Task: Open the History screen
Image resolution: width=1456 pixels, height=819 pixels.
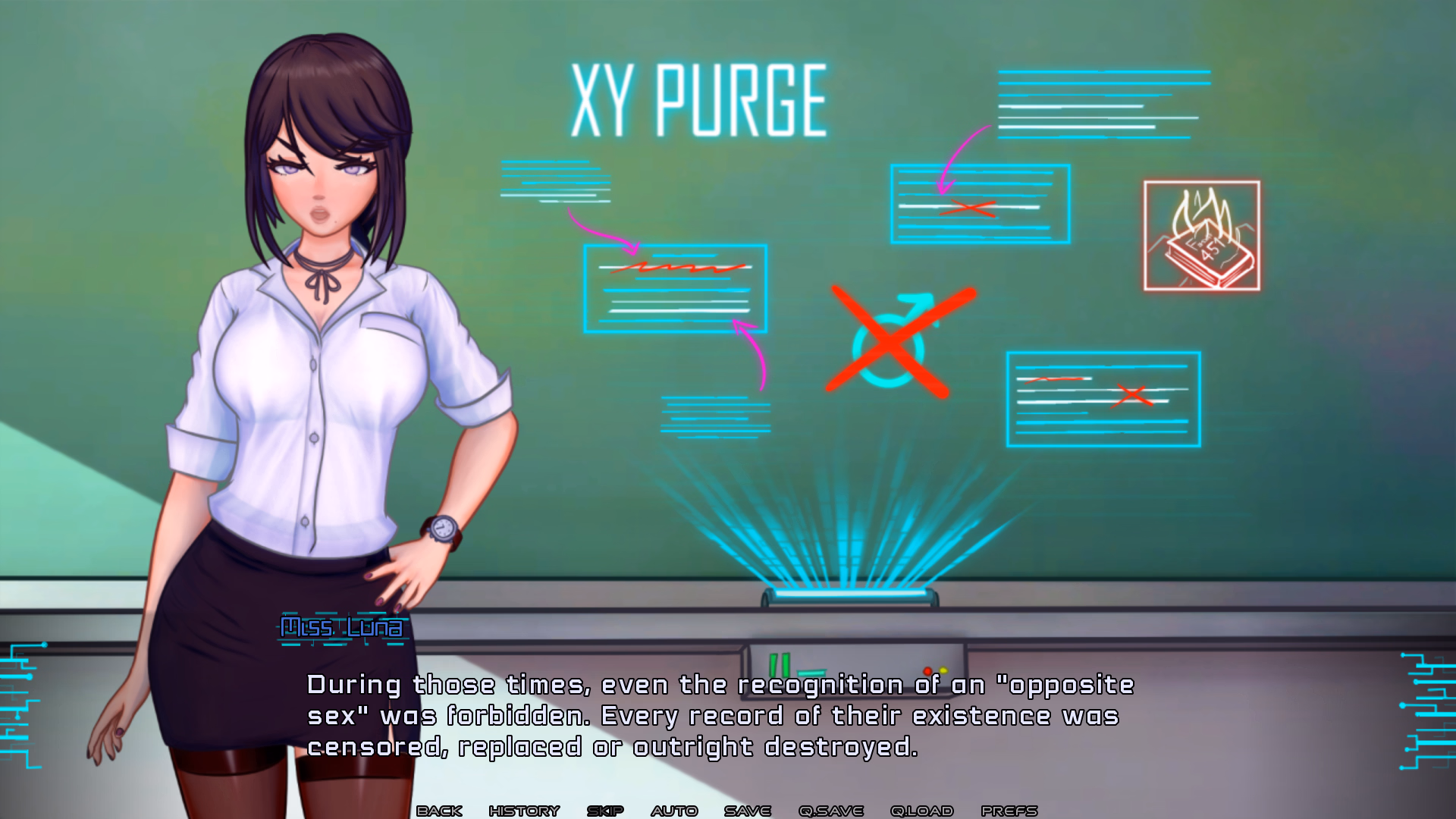Action: pyautogui.click(x=525, y=810)
